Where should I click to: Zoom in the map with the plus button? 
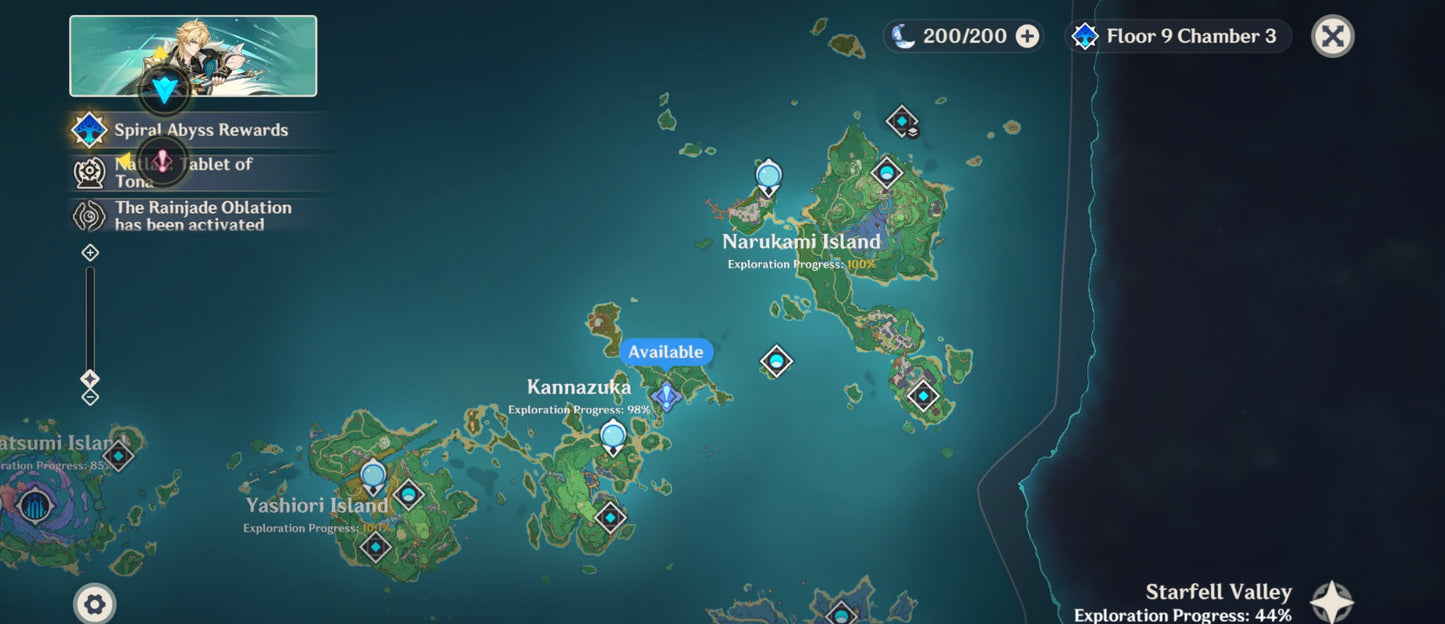[x=90, y=253]
